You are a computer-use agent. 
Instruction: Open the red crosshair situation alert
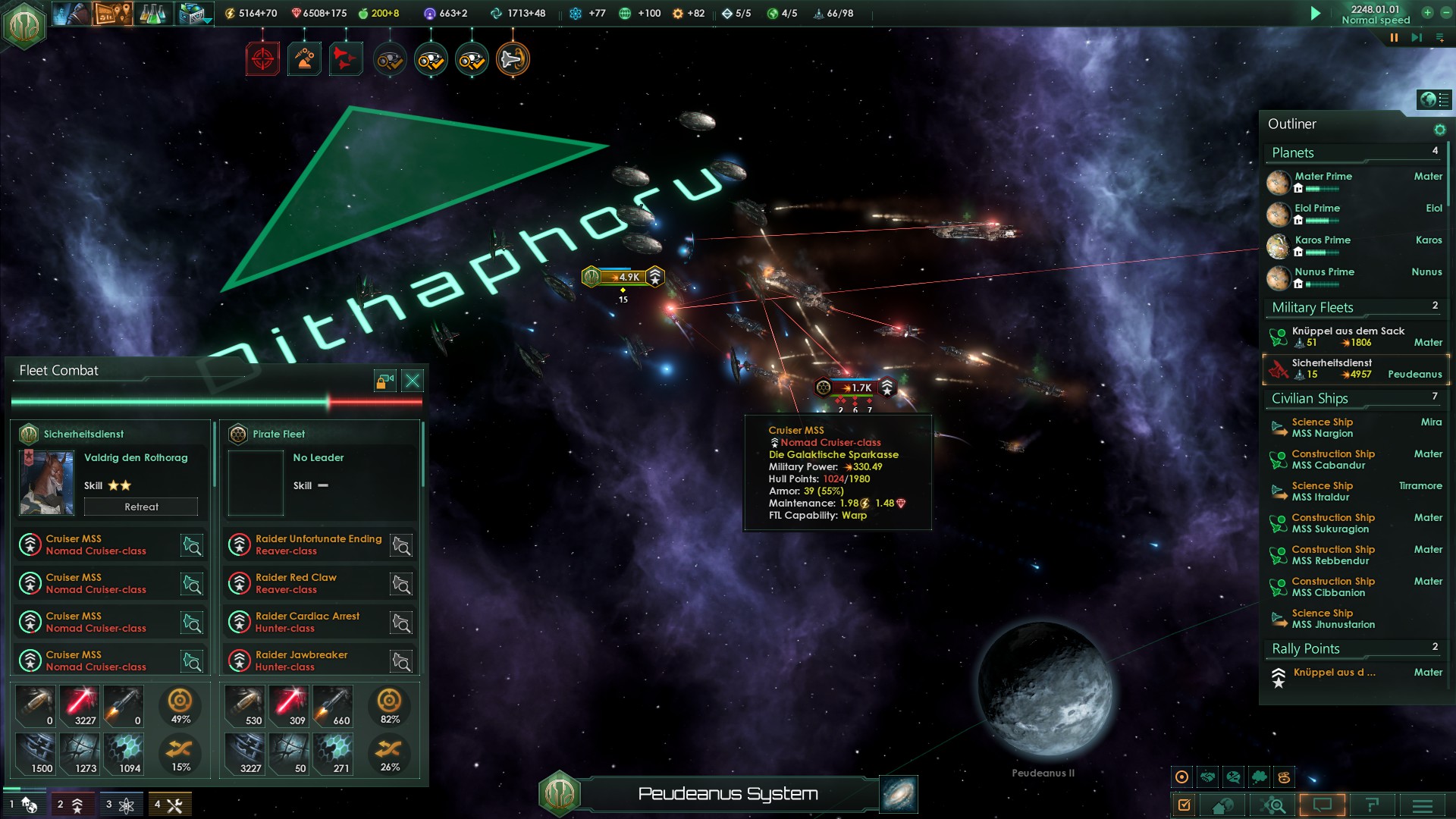[262, 59]
